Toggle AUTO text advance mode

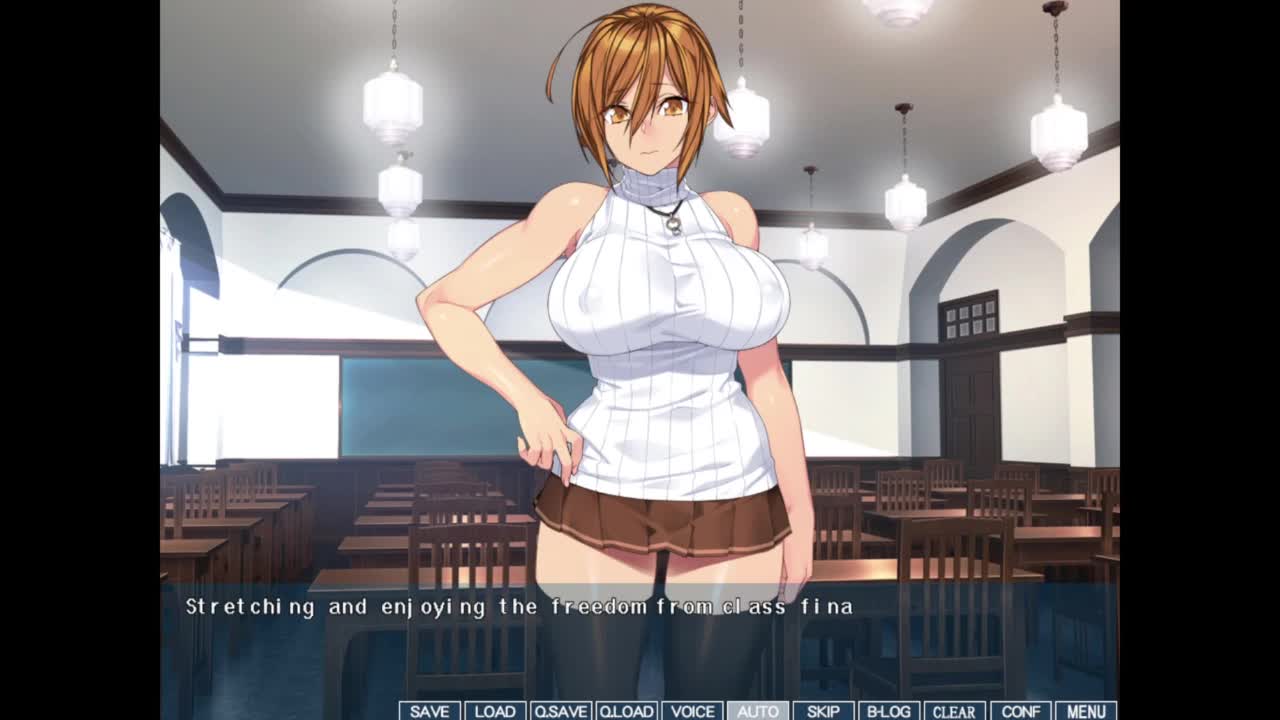coord(757,711)
